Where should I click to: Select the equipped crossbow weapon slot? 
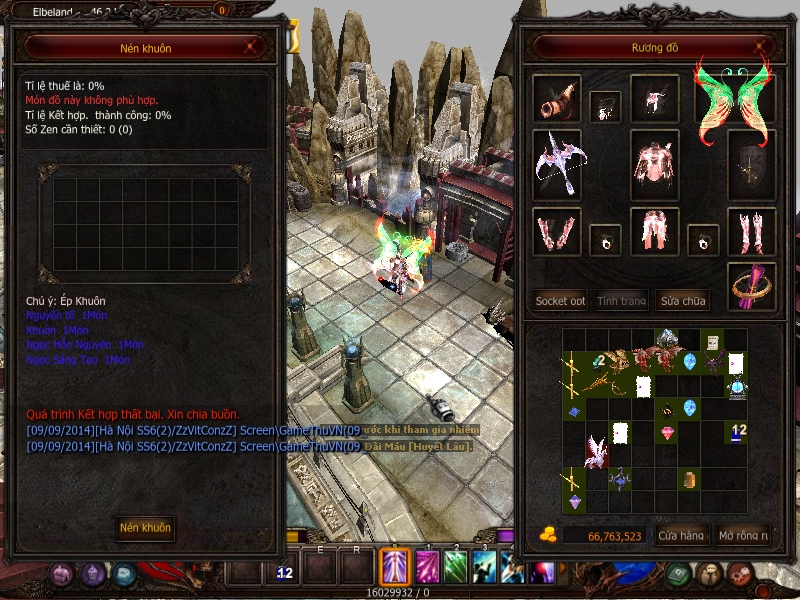pyautogui.click(x=555, y=159)
